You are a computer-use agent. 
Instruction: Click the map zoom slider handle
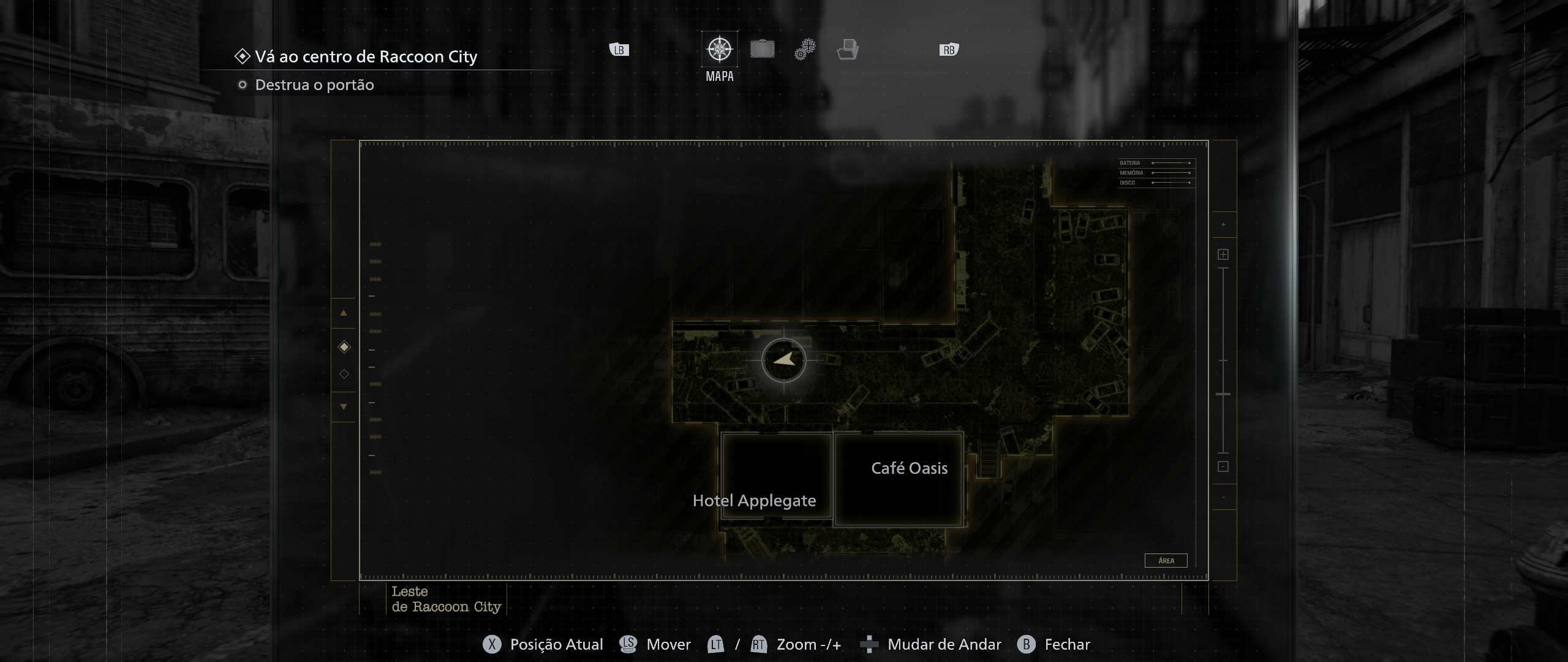coord(1223,394)
